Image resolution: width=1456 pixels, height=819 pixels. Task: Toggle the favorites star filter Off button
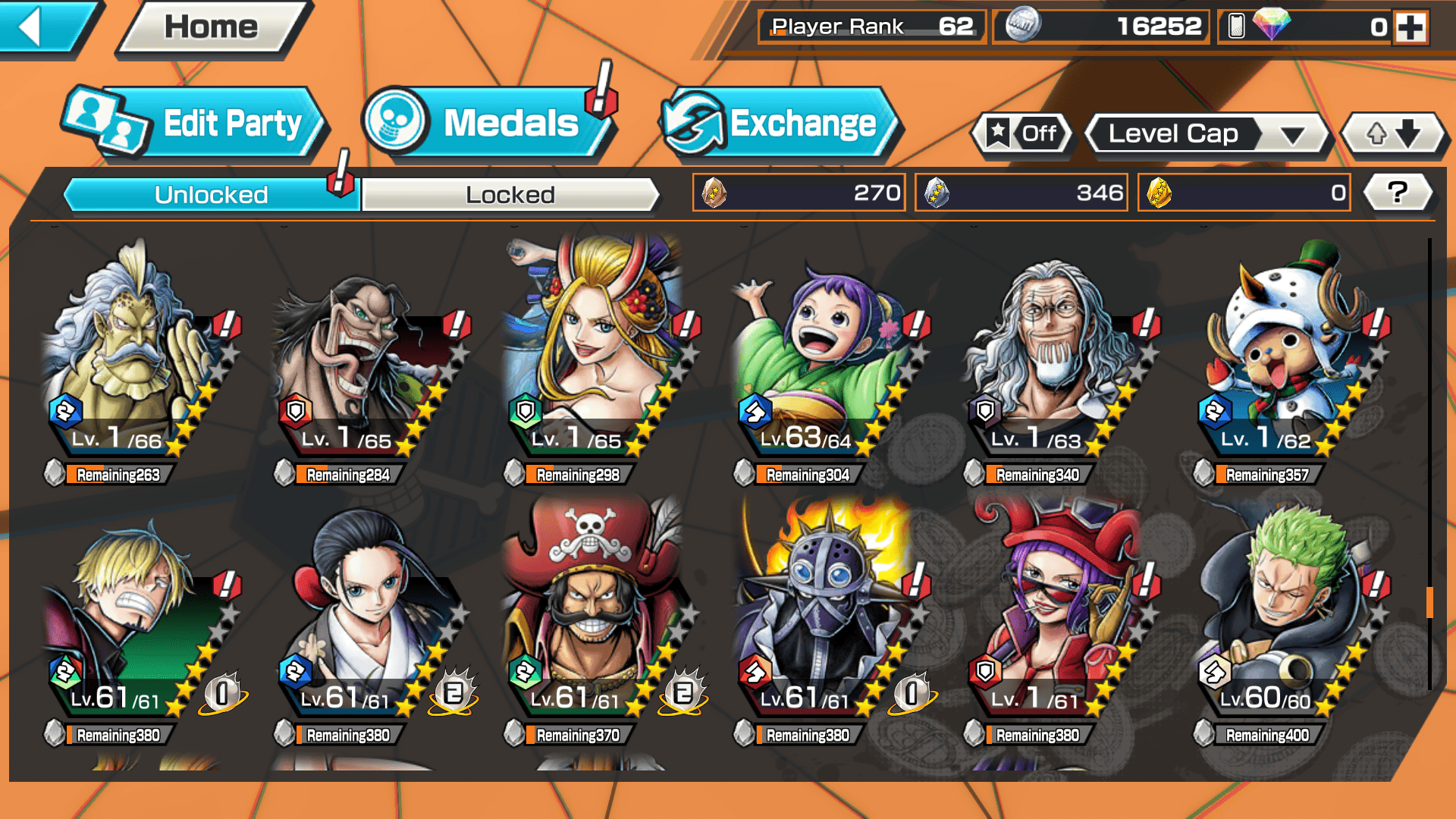pyautogui.click(x=1023, y=134)
